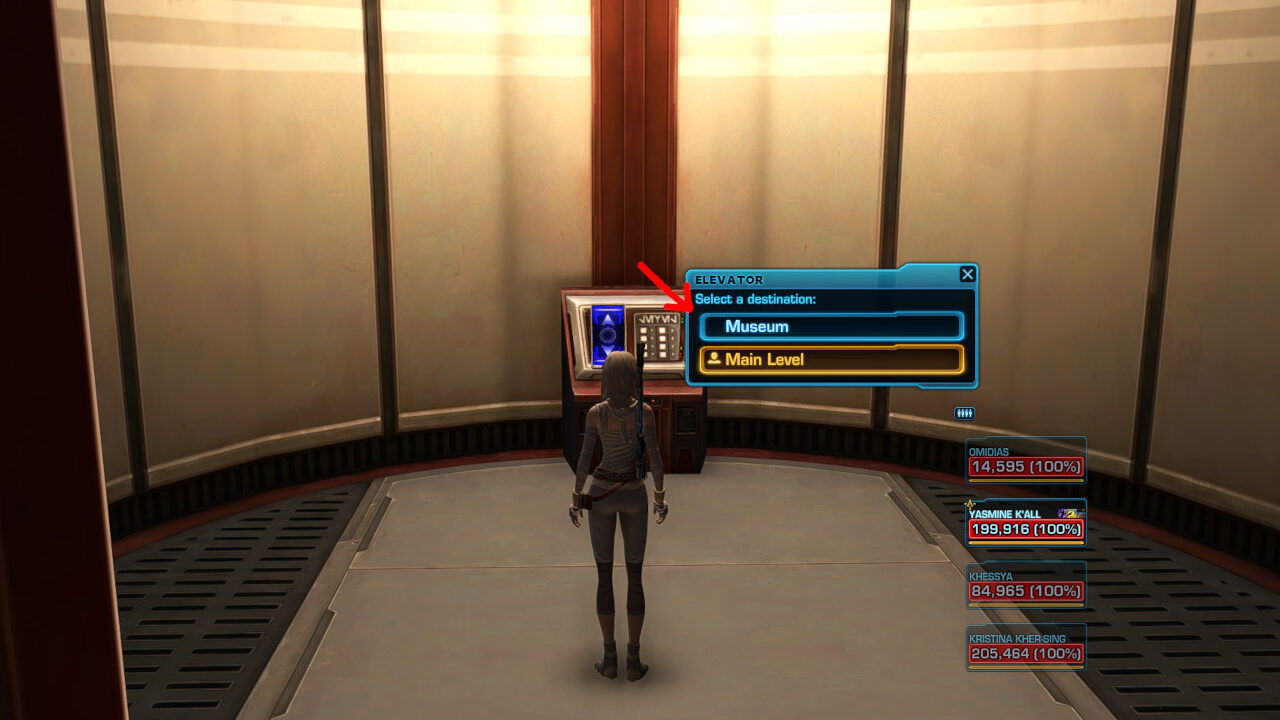Select Kristina Kher-Sing's party frame
This screenshot has height=720, width=1280.
click(1026, 647)
